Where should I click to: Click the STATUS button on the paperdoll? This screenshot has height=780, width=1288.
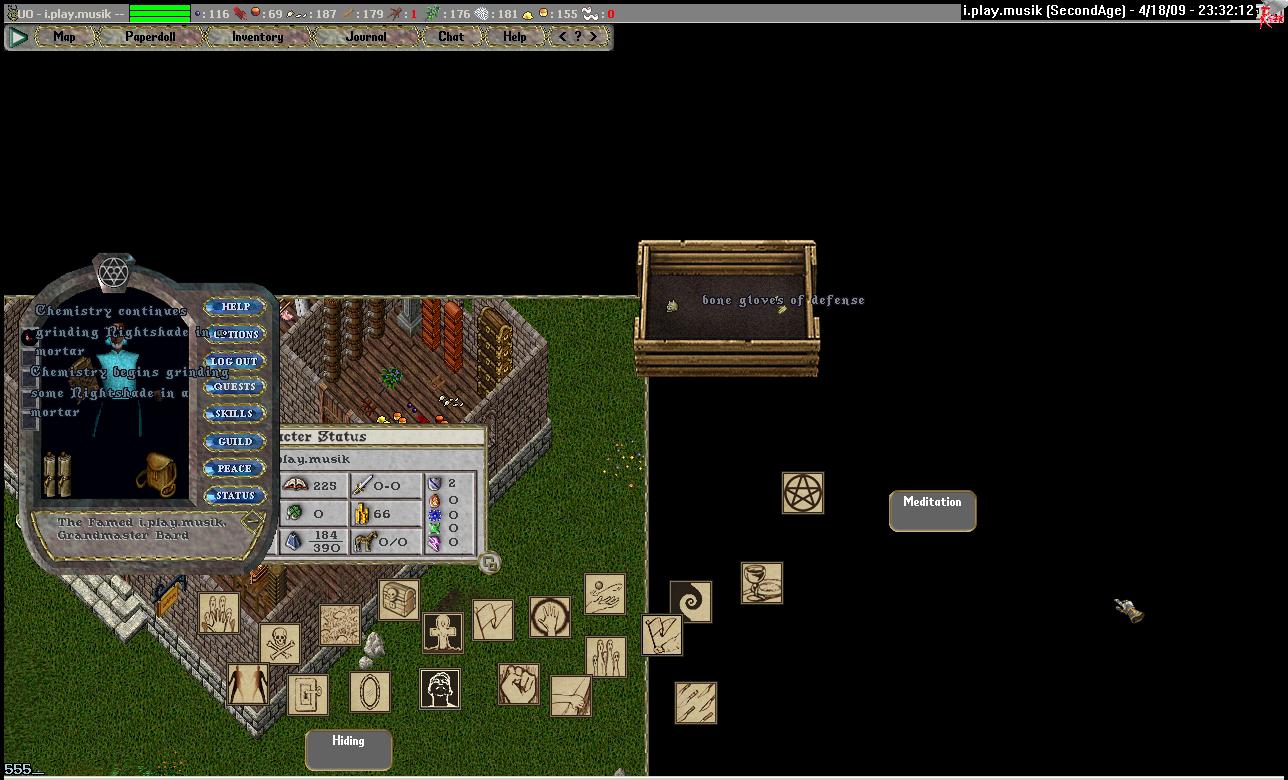click(x=235, y=496)
